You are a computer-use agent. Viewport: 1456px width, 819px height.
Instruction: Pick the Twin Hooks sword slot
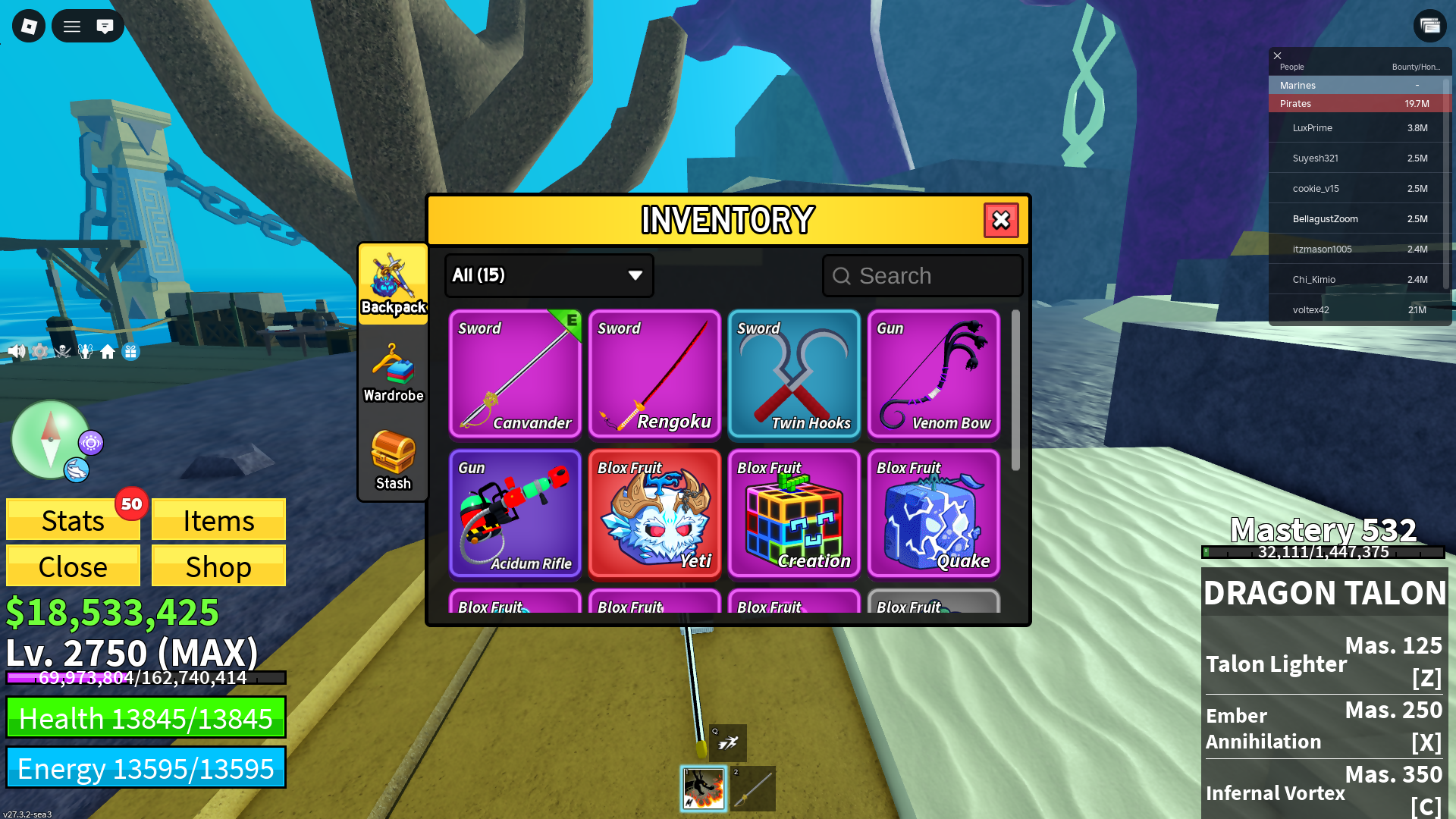pos(794,374)
